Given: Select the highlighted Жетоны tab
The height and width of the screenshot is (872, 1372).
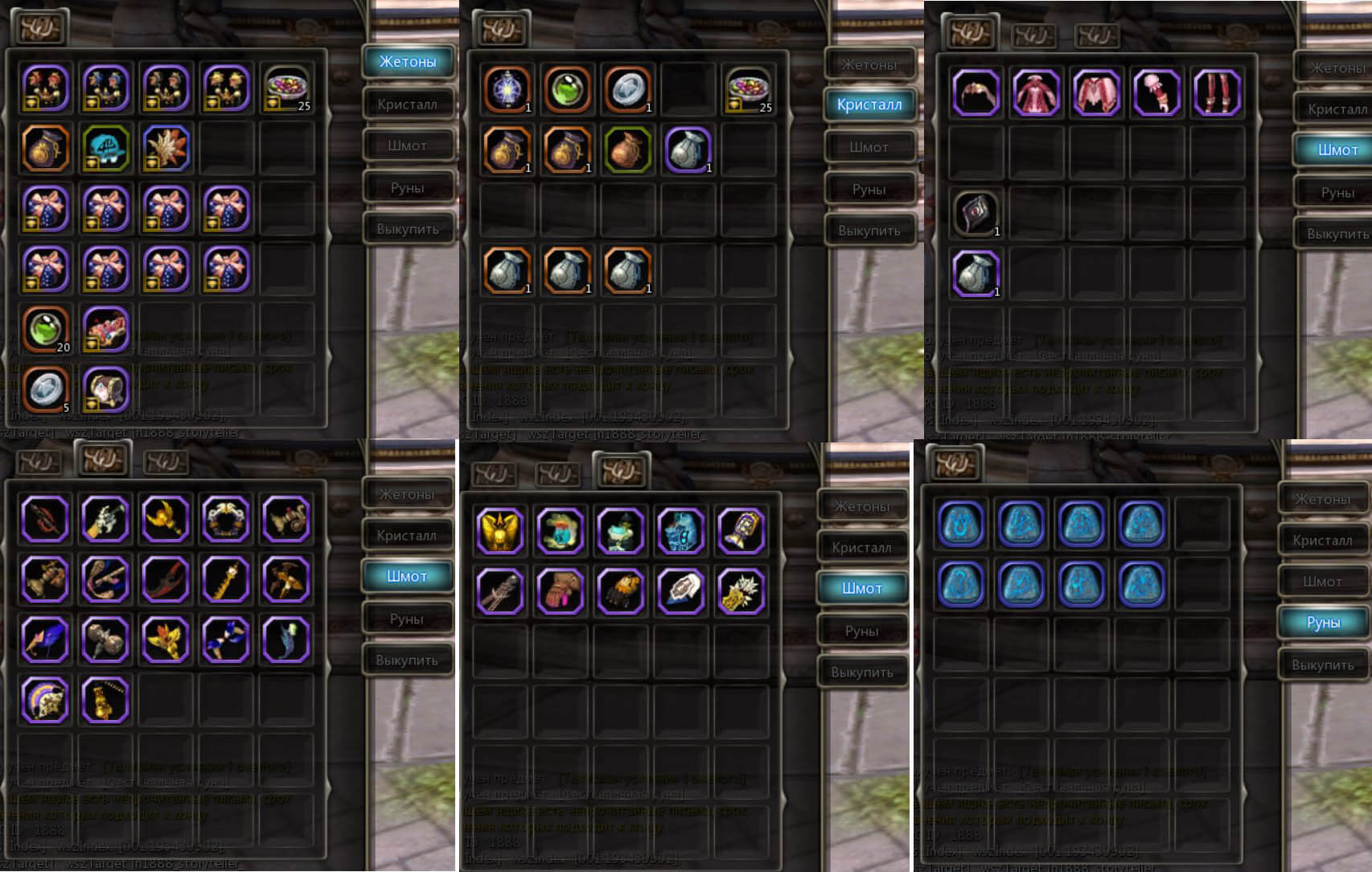Looking at the screenshot, I should click(408, 62).
